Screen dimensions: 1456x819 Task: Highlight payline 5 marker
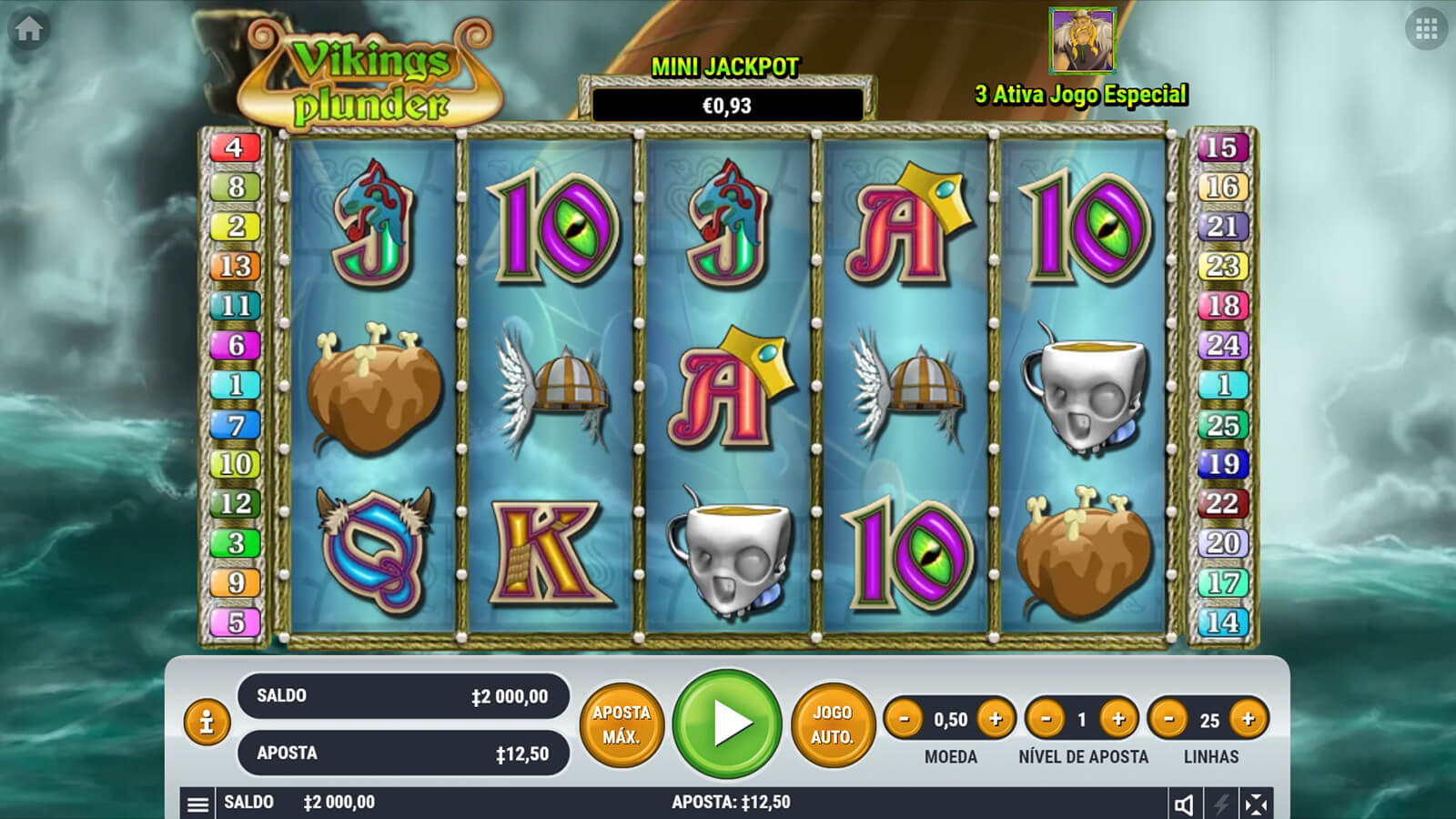[x=235, y=622]
